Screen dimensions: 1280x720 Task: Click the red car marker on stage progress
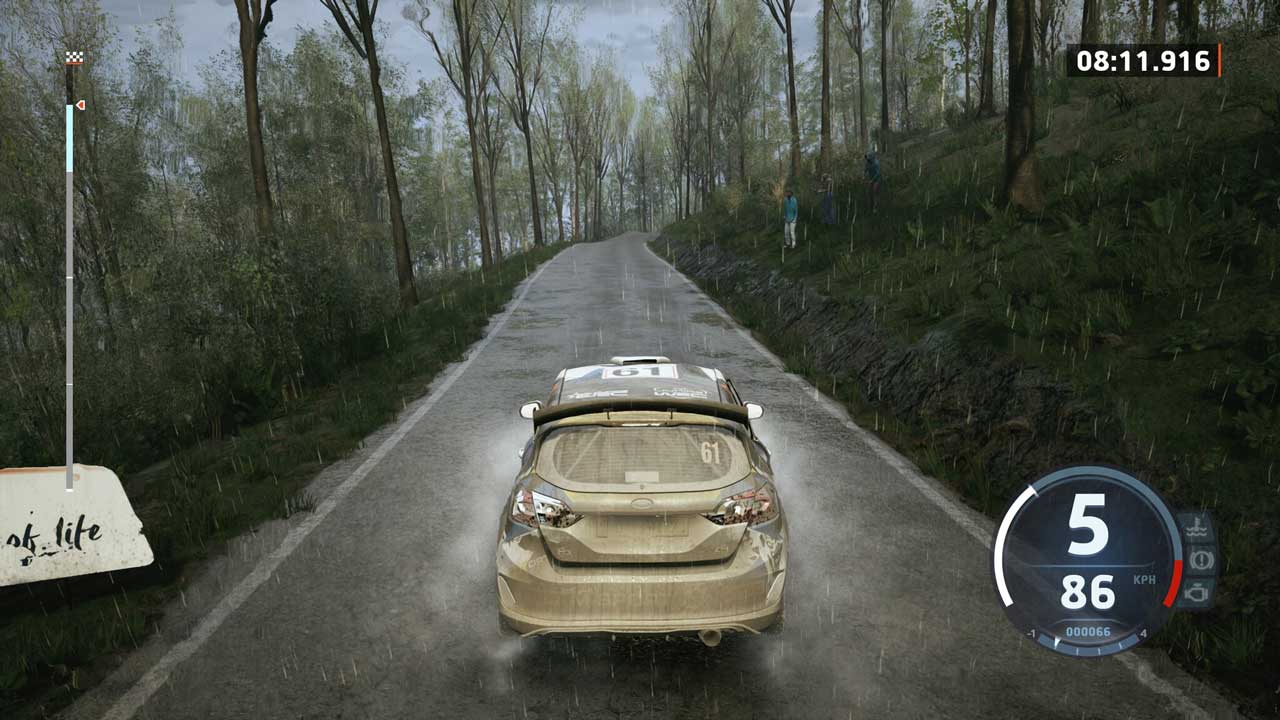(79, 104)
